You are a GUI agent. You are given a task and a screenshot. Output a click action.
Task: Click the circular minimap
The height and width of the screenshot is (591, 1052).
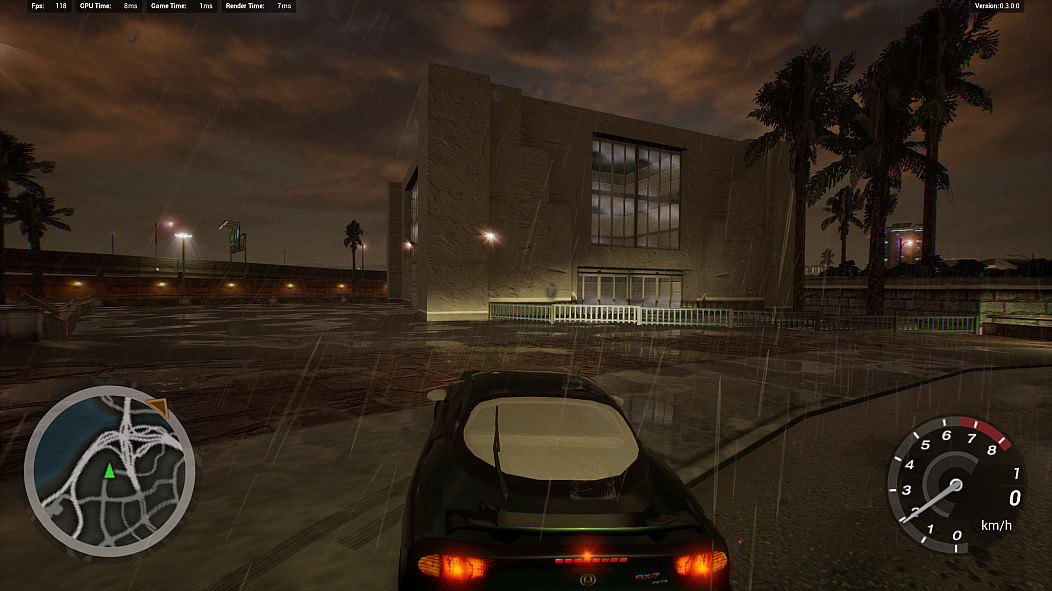pos(109,471)
